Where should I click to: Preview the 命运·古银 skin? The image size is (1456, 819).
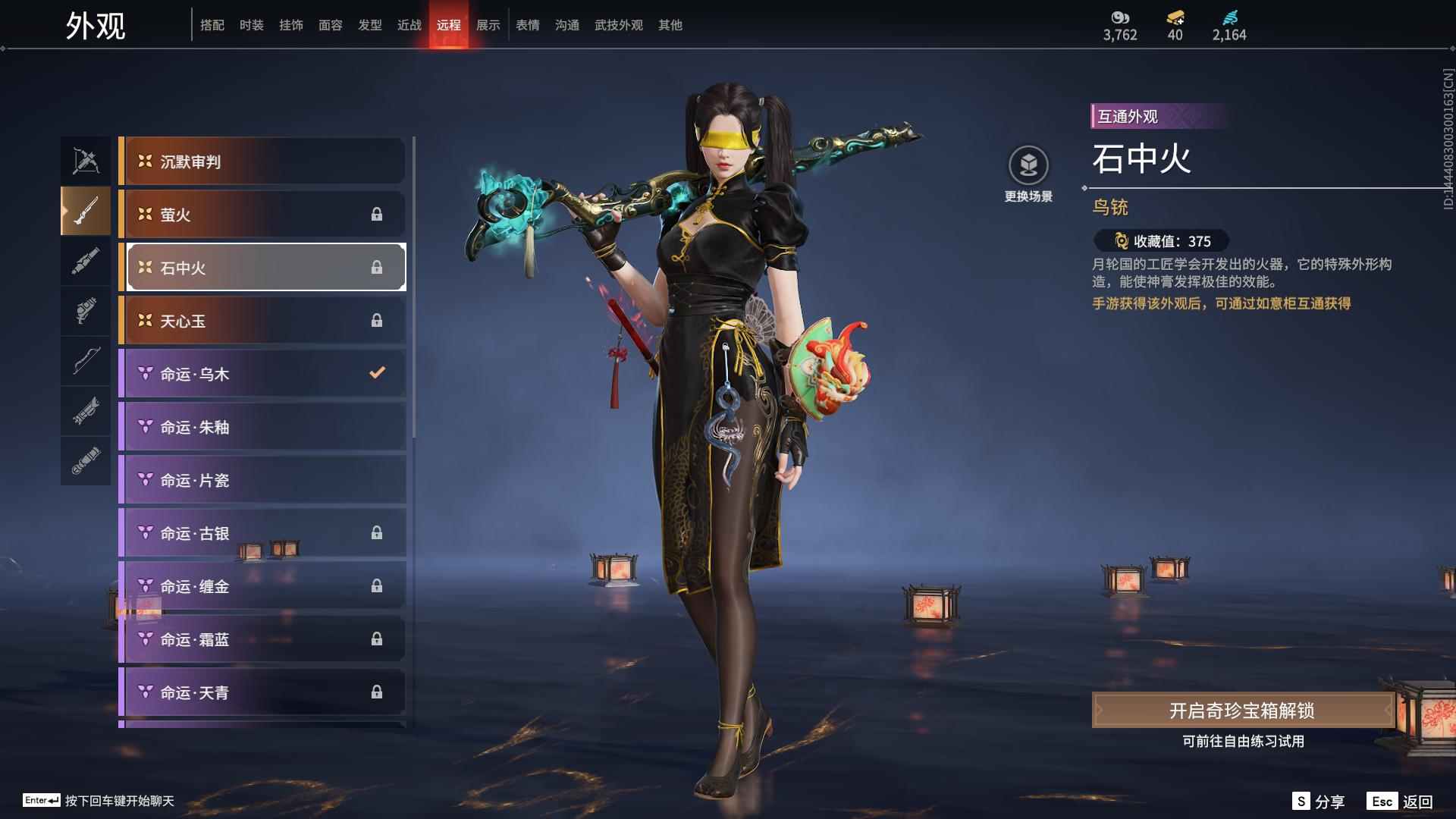coord(262,533)
